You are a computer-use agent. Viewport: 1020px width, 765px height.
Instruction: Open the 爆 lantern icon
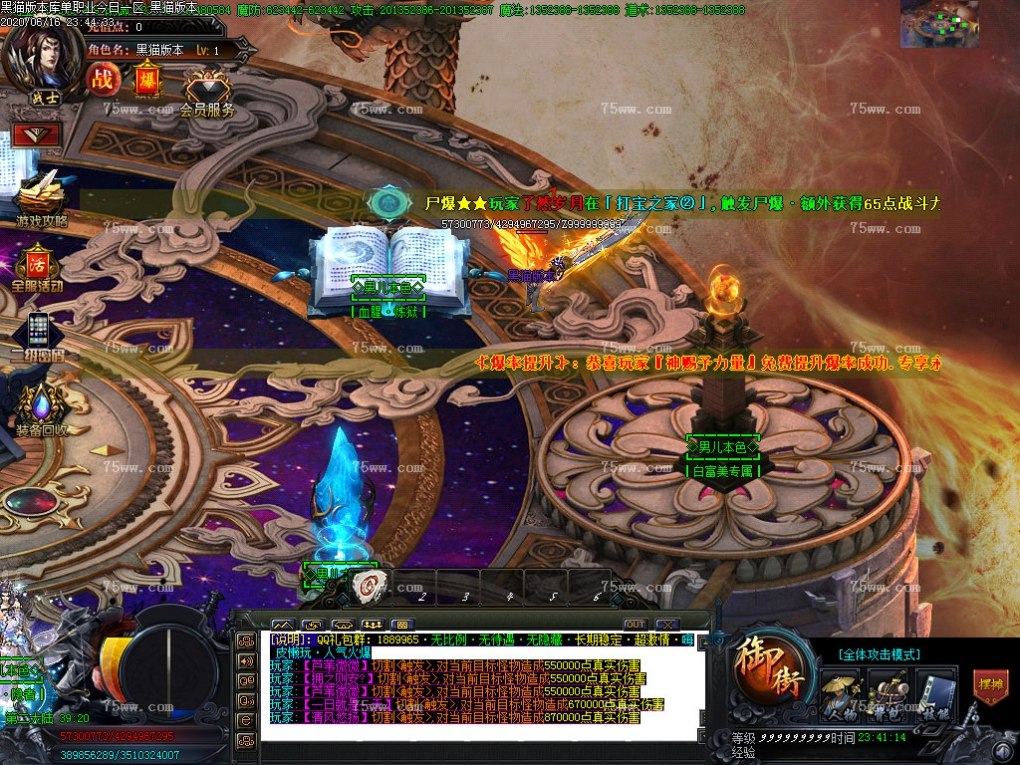coord(146,78)
